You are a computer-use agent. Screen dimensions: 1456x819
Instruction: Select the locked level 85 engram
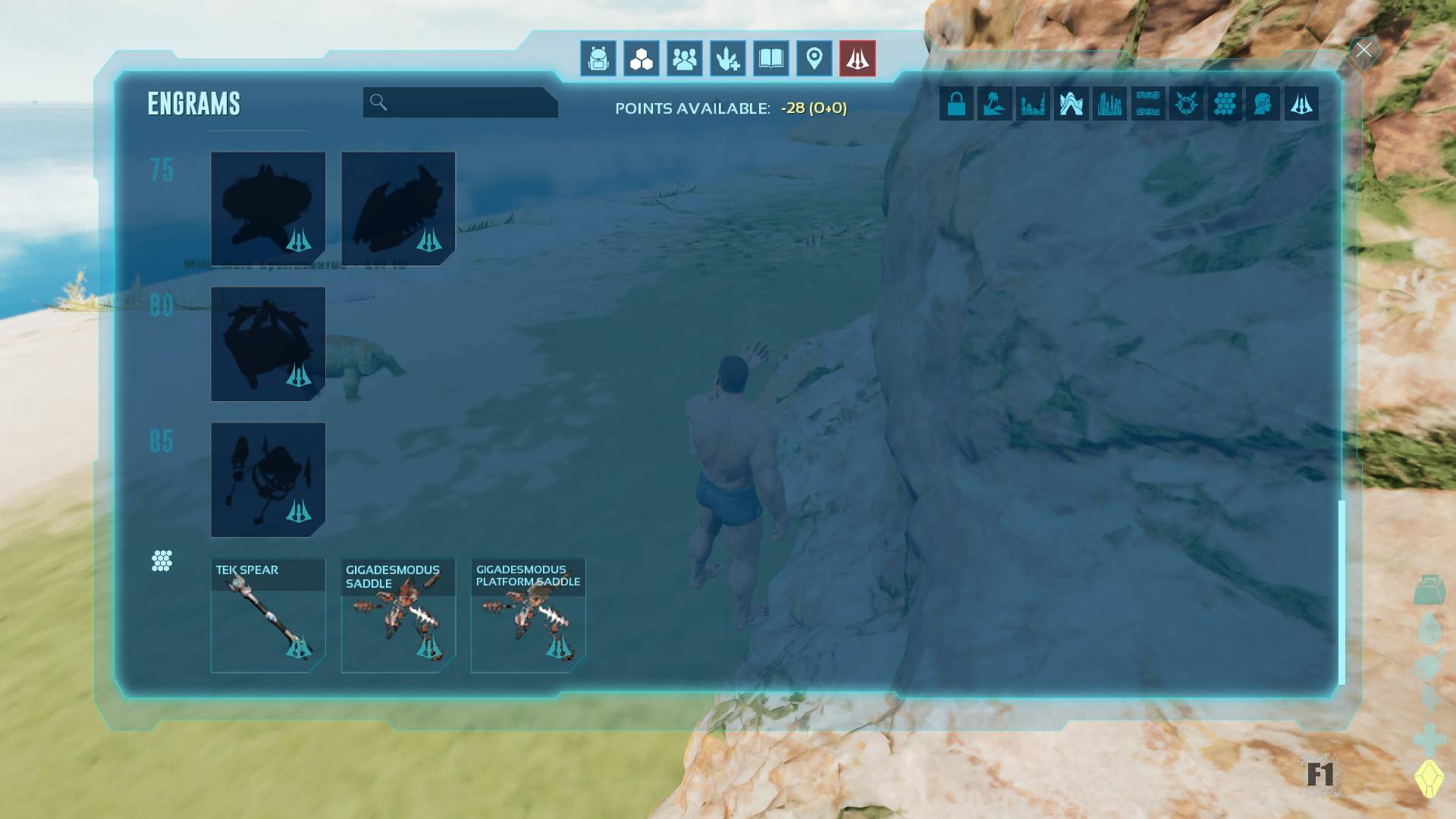[x=268, y=480]
